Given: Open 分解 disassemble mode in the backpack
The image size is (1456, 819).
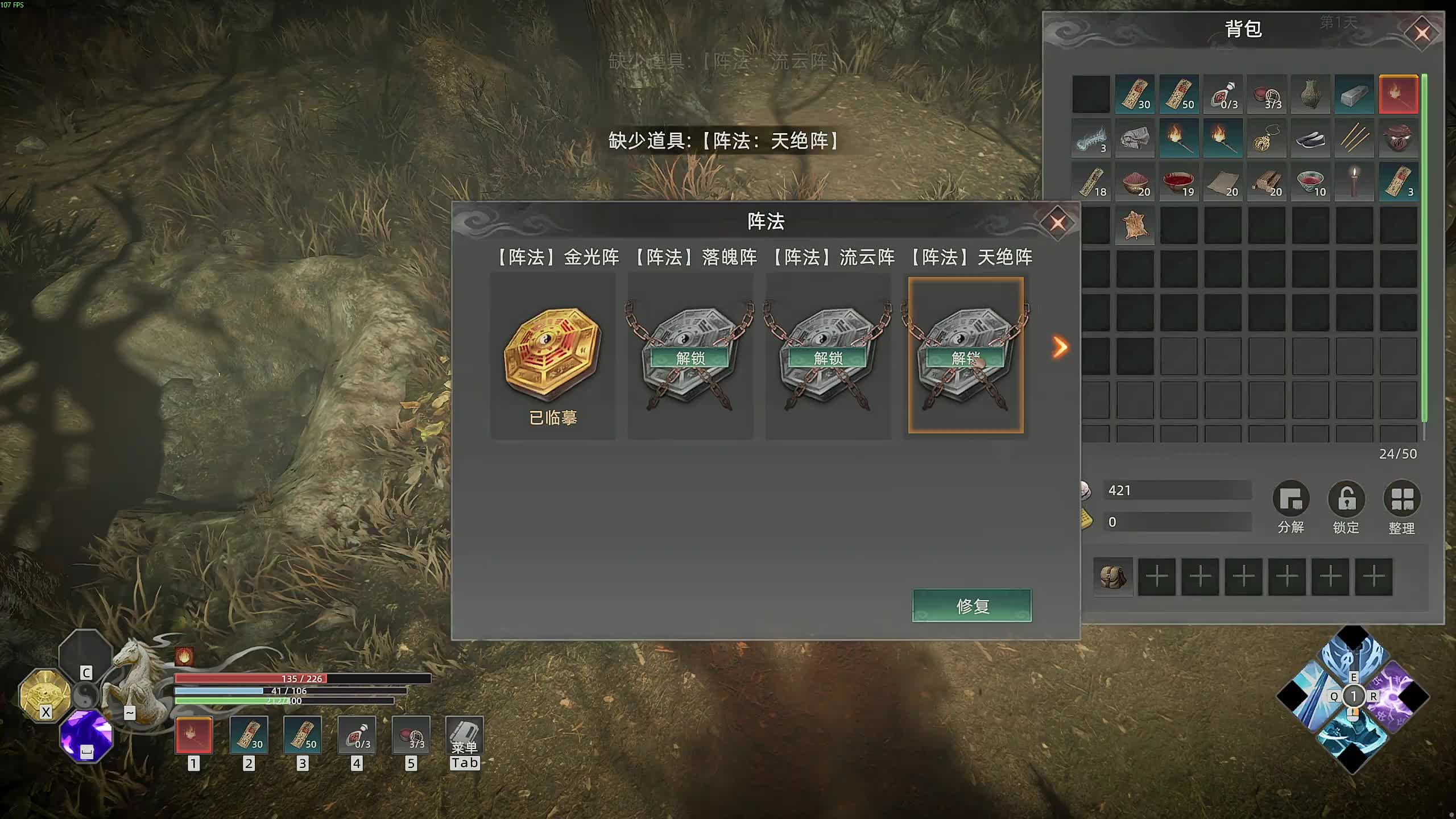Looking at the screenshot, I should coord(1290,500).
